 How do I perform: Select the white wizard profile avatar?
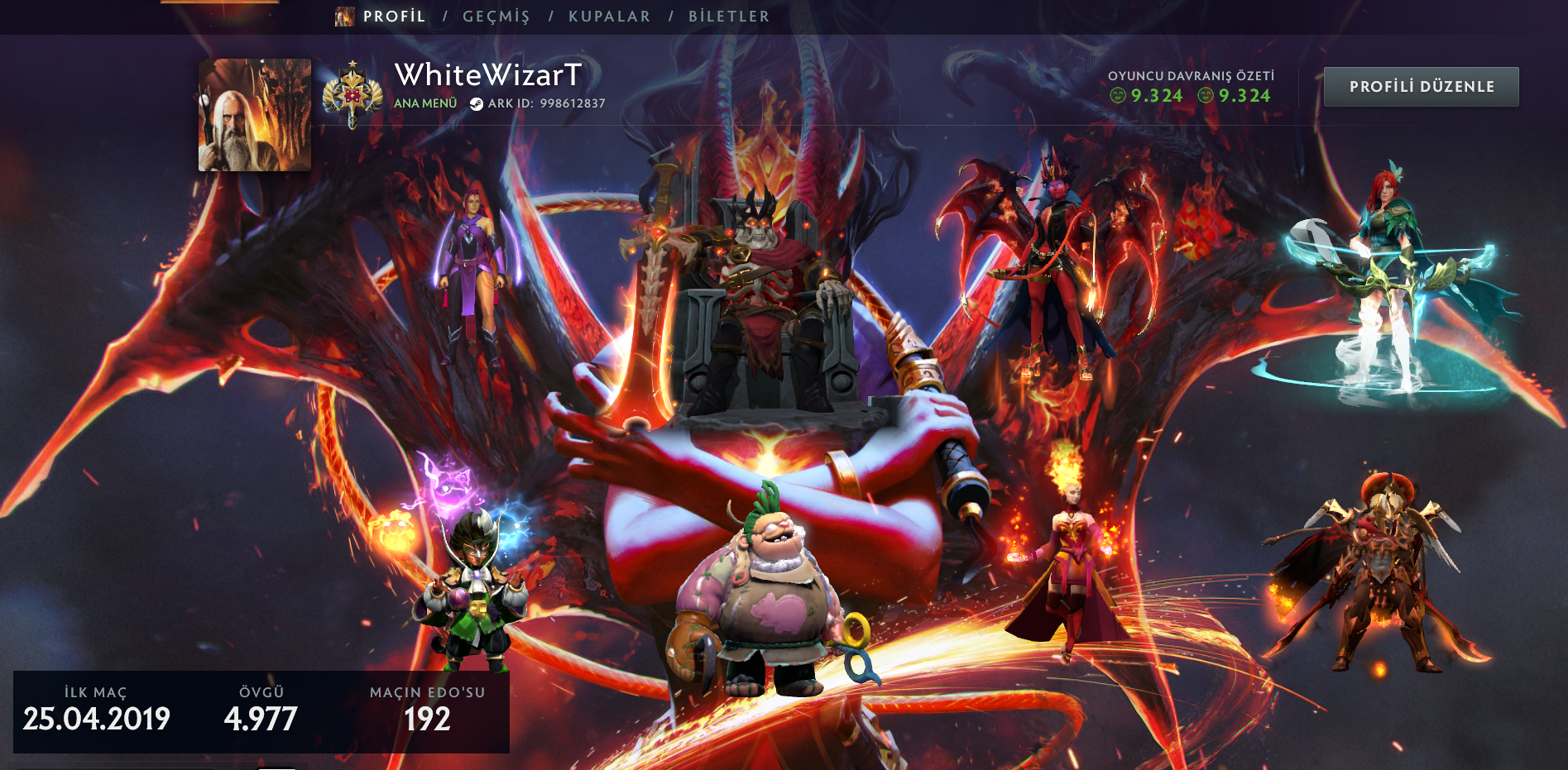tap(255, 115)
